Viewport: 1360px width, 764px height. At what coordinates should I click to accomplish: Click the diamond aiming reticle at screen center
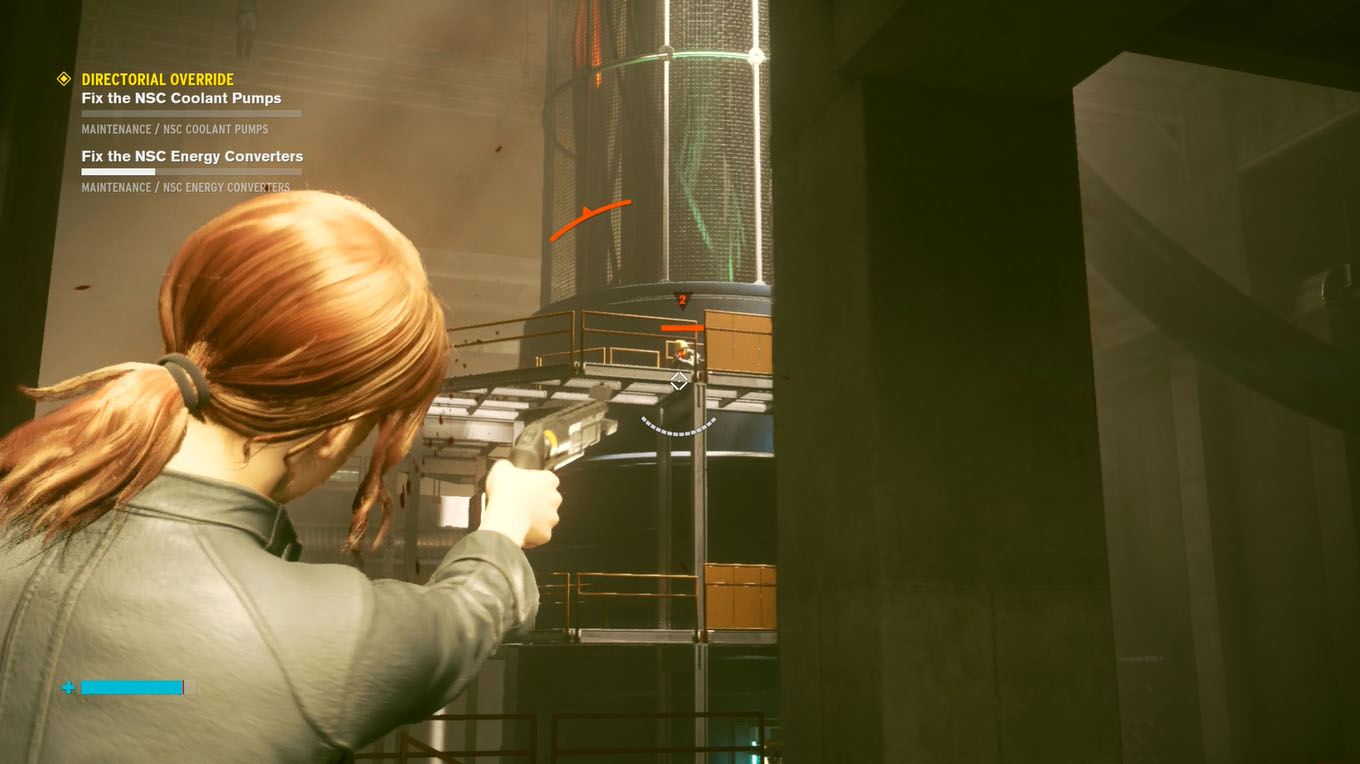[x=679, y=381]
